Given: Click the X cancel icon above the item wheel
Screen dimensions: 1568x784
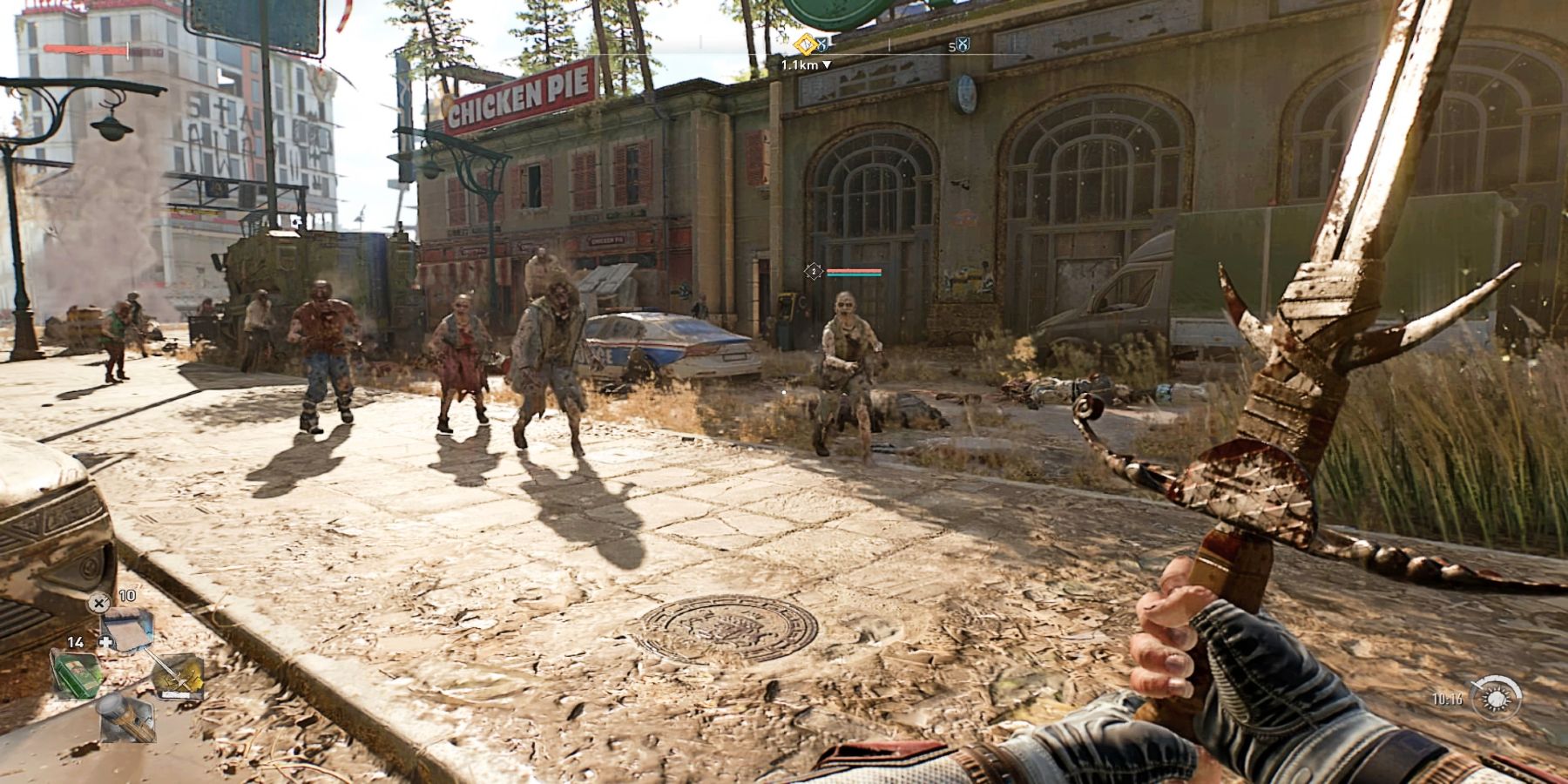Looking at the screenshot, I should point(99,603).
